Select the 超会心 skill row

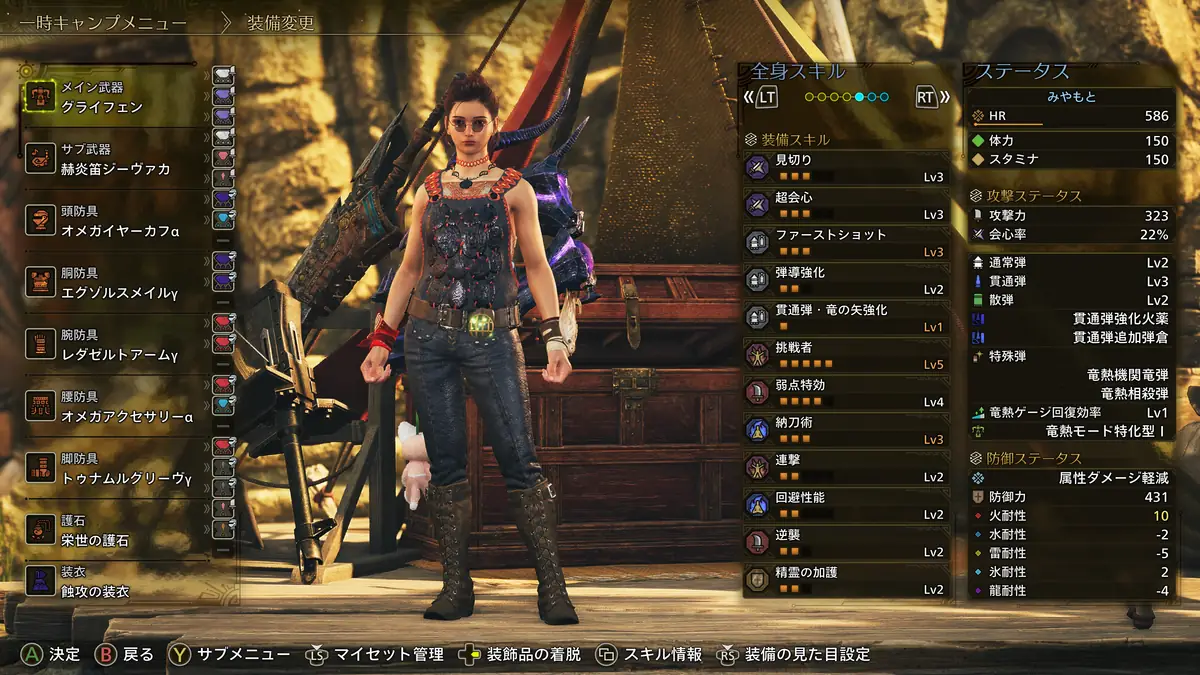tap(846, 205)
